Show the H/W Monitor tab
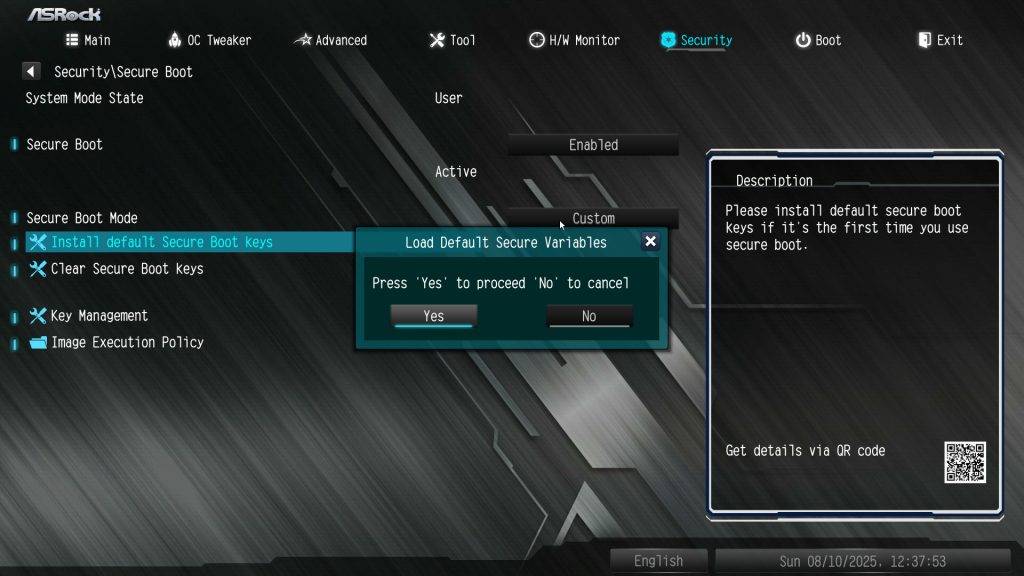Image resolution: width=1024 pixels, height=576 pixels. (x=574, y=40)
